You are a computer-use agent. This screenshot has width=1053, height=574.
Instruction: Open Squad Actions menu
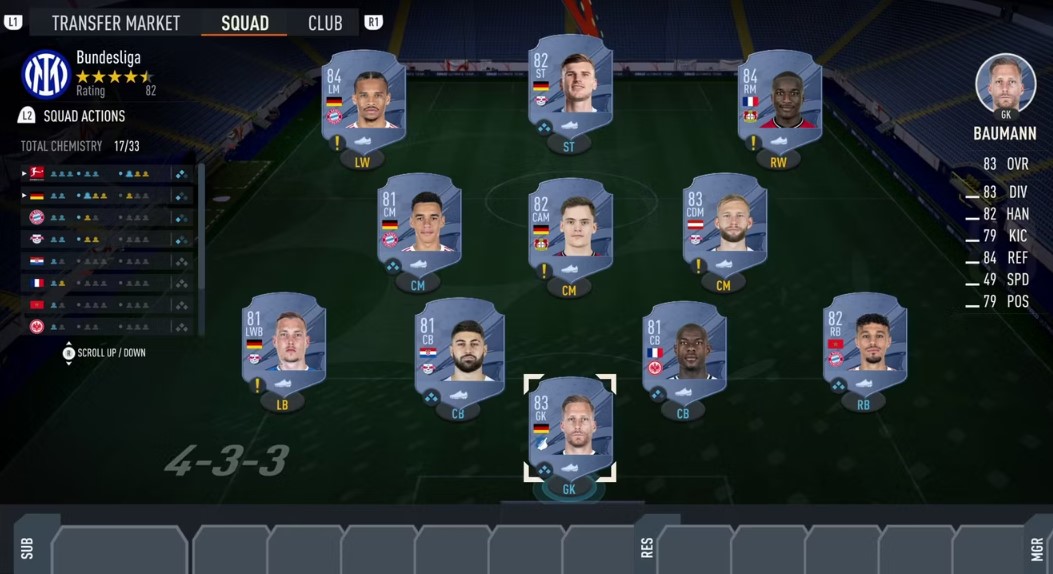click(84, 116)
